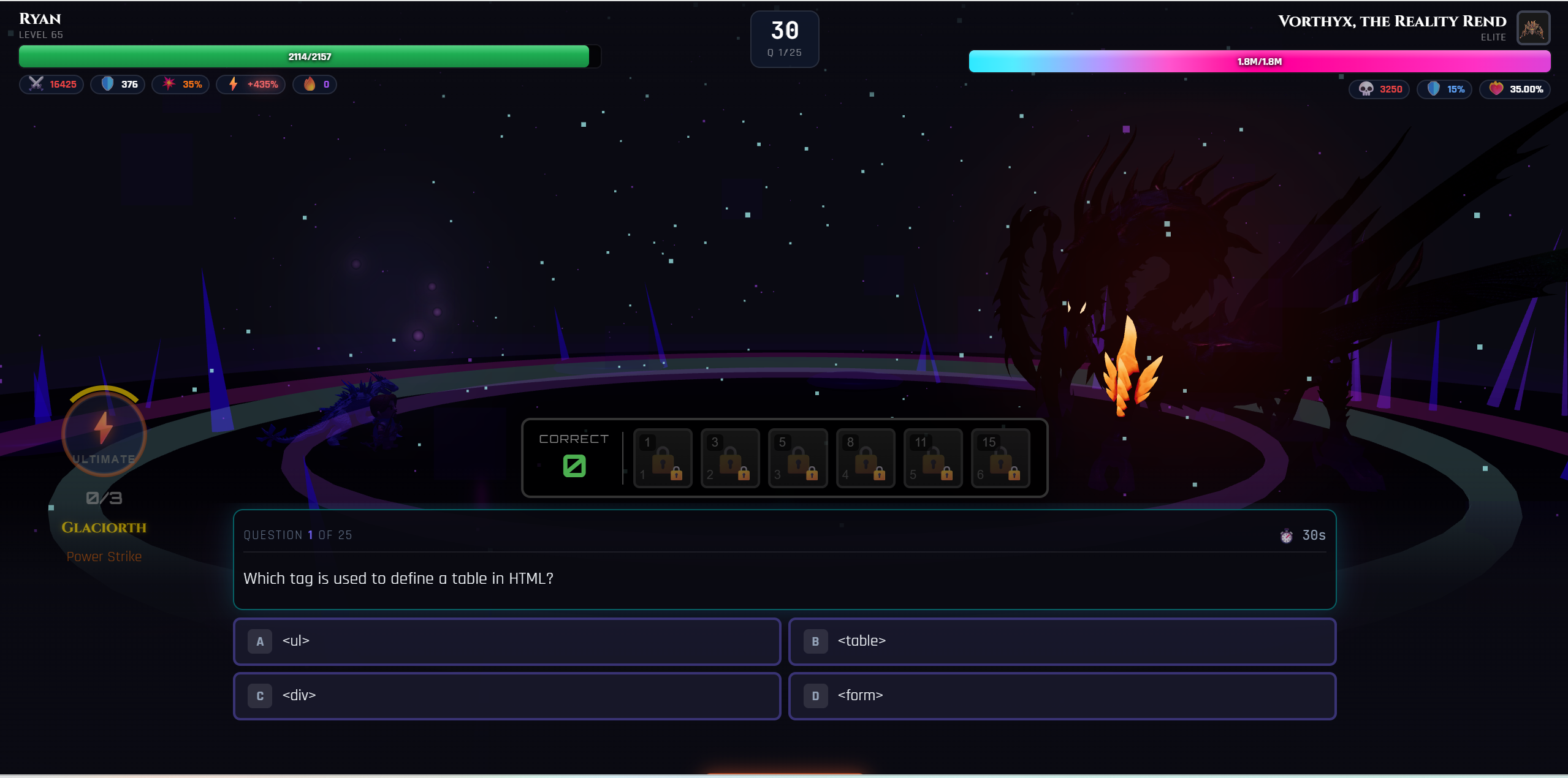The height and width of the screenshot is (778, 1568).
Task: Click the skull badge showing 3250
Action: click(1378, 89)
